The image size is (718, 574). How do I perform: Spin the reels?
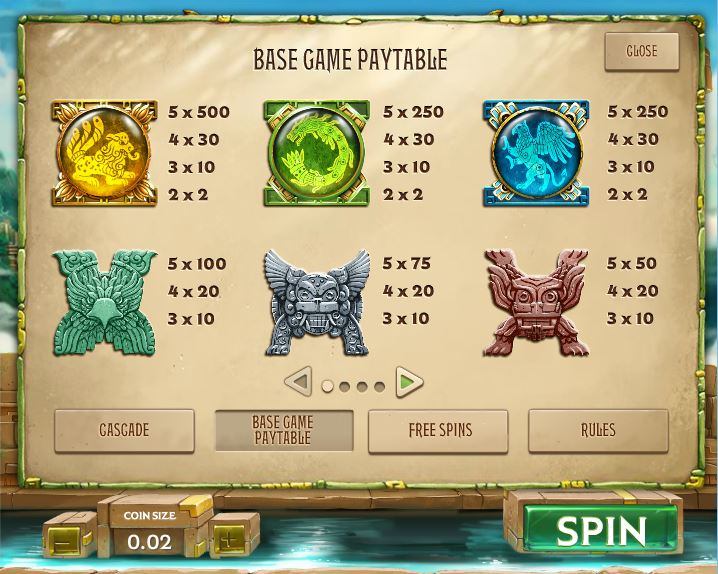(x=600, y=530)
